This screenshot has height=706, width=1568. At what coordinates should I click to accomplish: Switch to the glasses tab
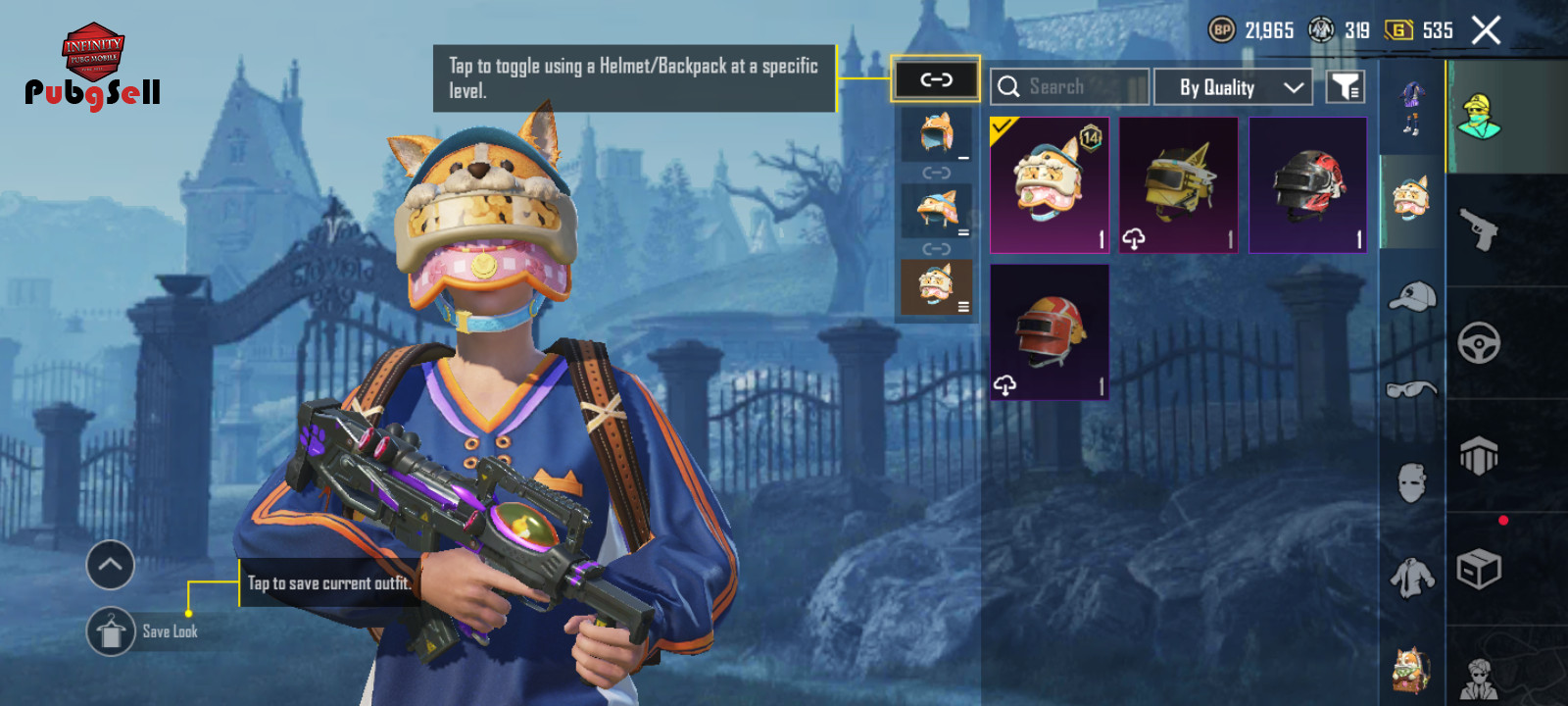point(1412,389)
